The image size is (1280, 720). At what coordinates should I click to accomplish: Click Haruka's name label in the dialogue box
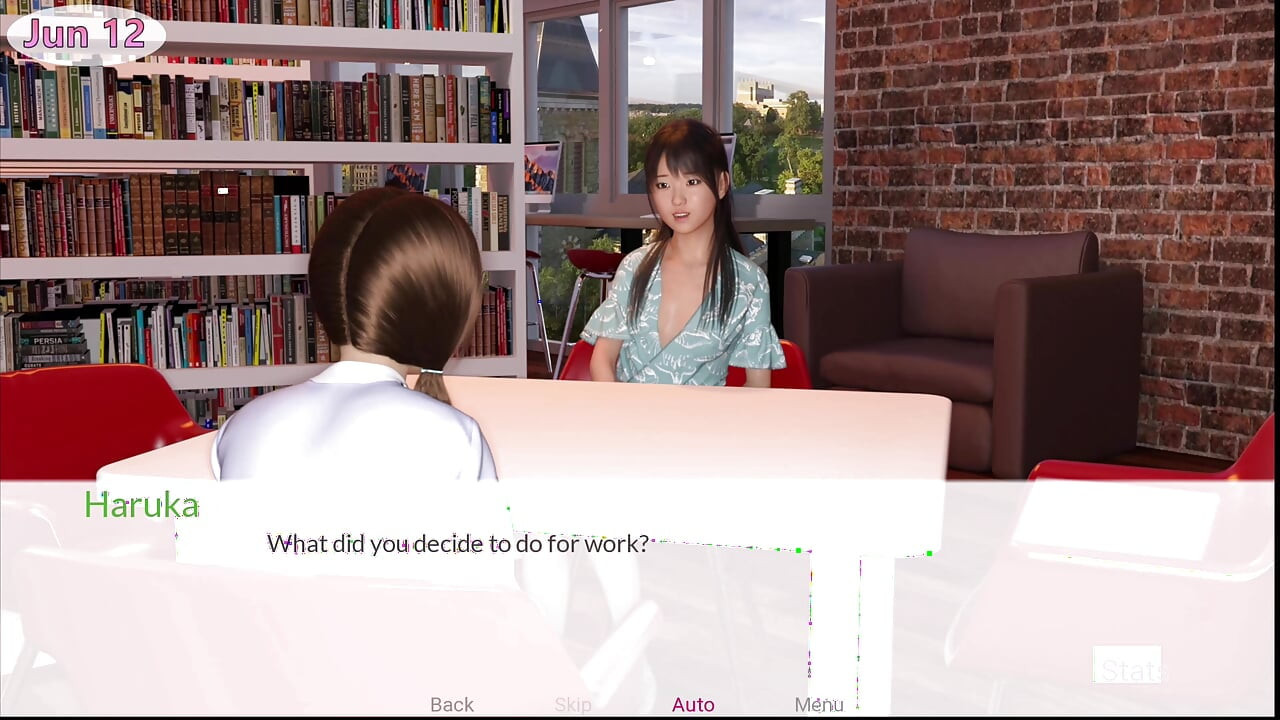[x=141, y=504]
